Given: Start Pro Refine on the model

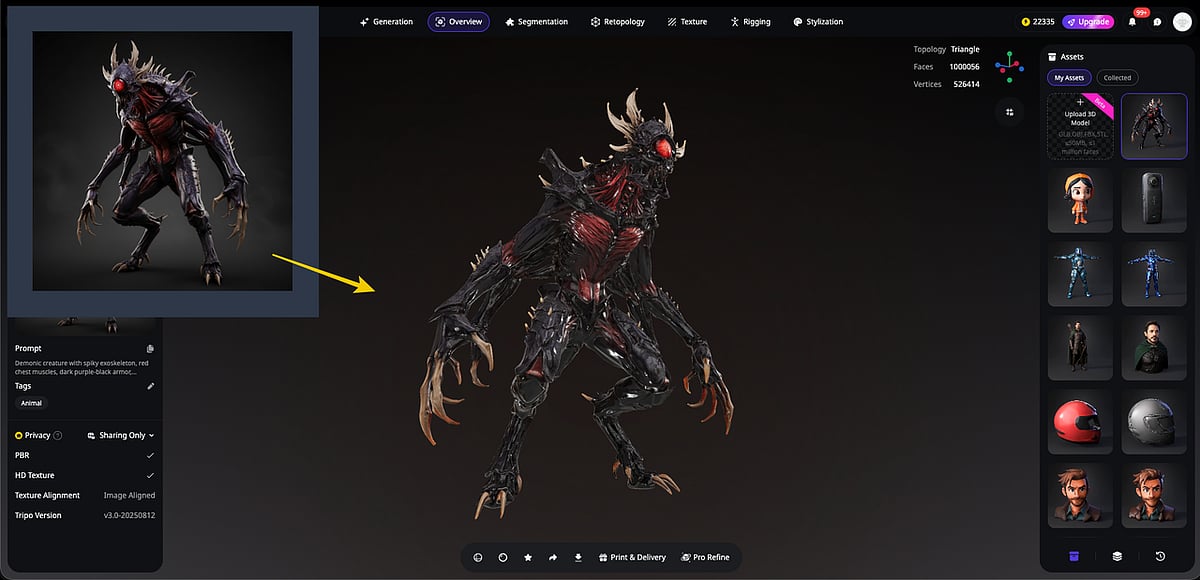Looking at the screenshot, I should click(x=705, y=557).
